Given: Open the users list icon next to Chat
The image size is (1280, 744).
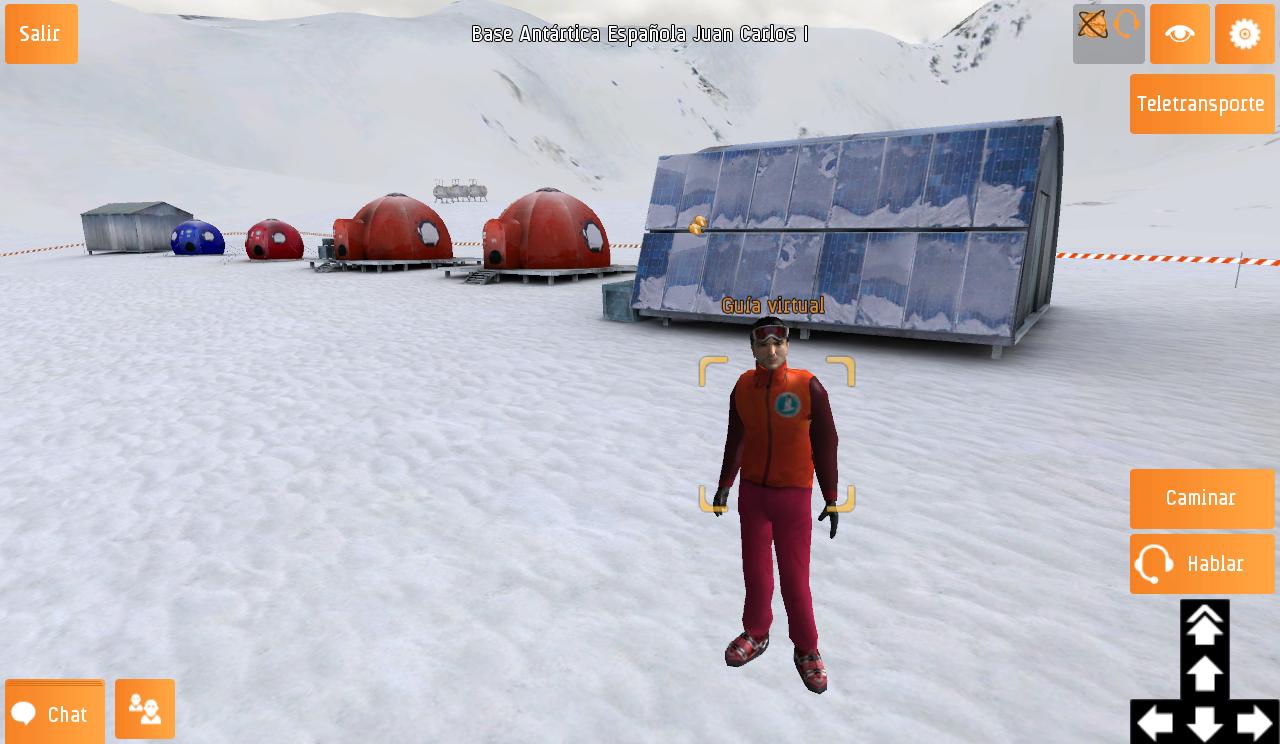Looking at the screenshot, I should [145, 709].
